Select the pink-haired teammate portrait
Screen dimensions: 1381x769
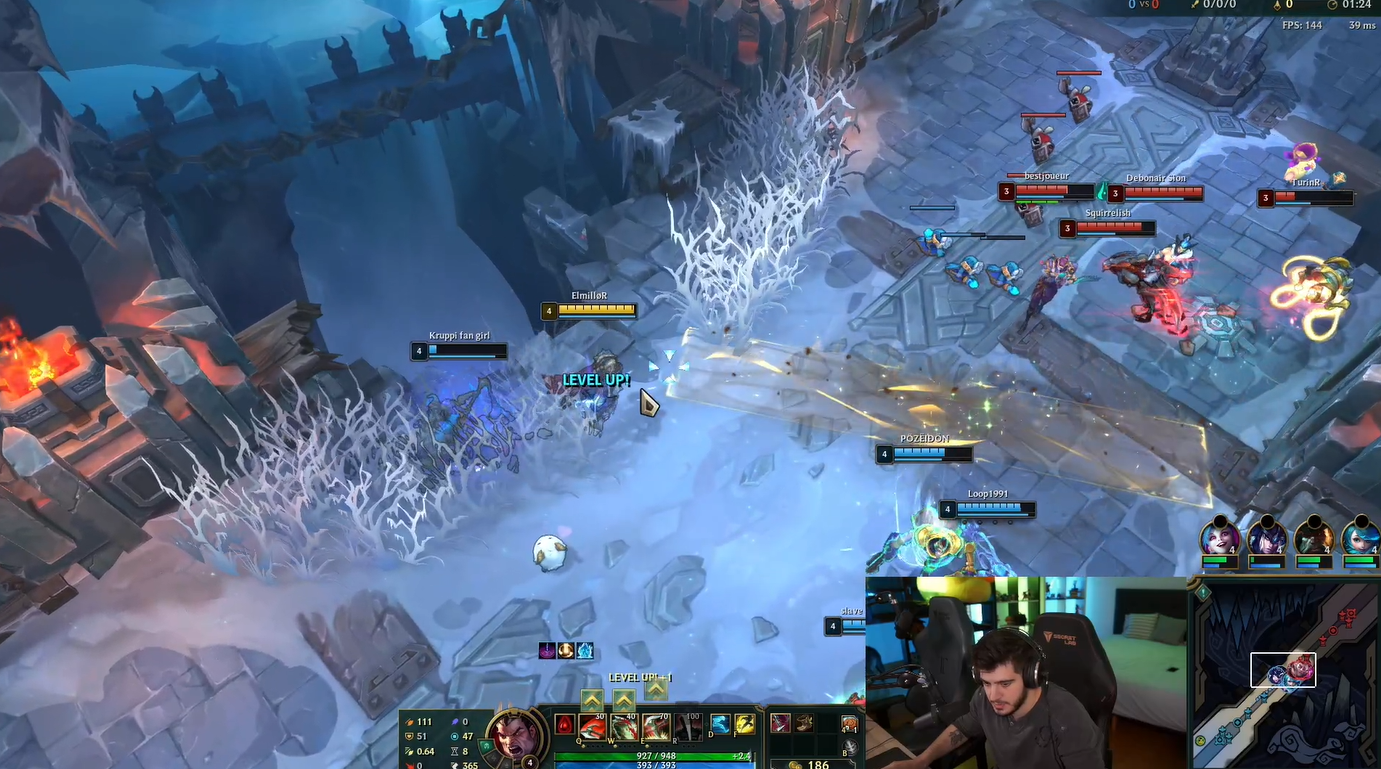coord(1220,536)
